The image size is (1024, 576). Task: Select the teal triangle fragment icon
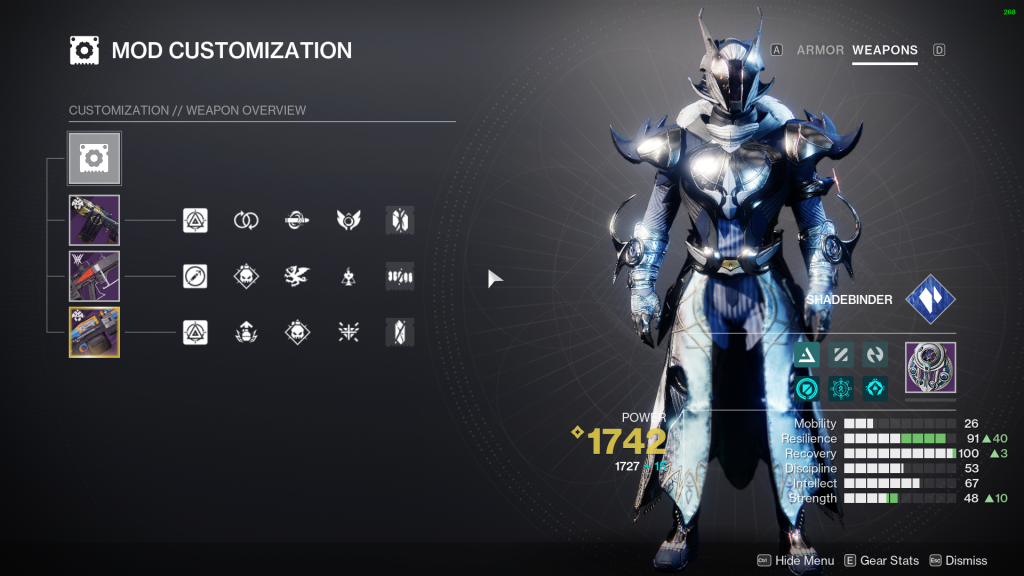pos(807,354)
